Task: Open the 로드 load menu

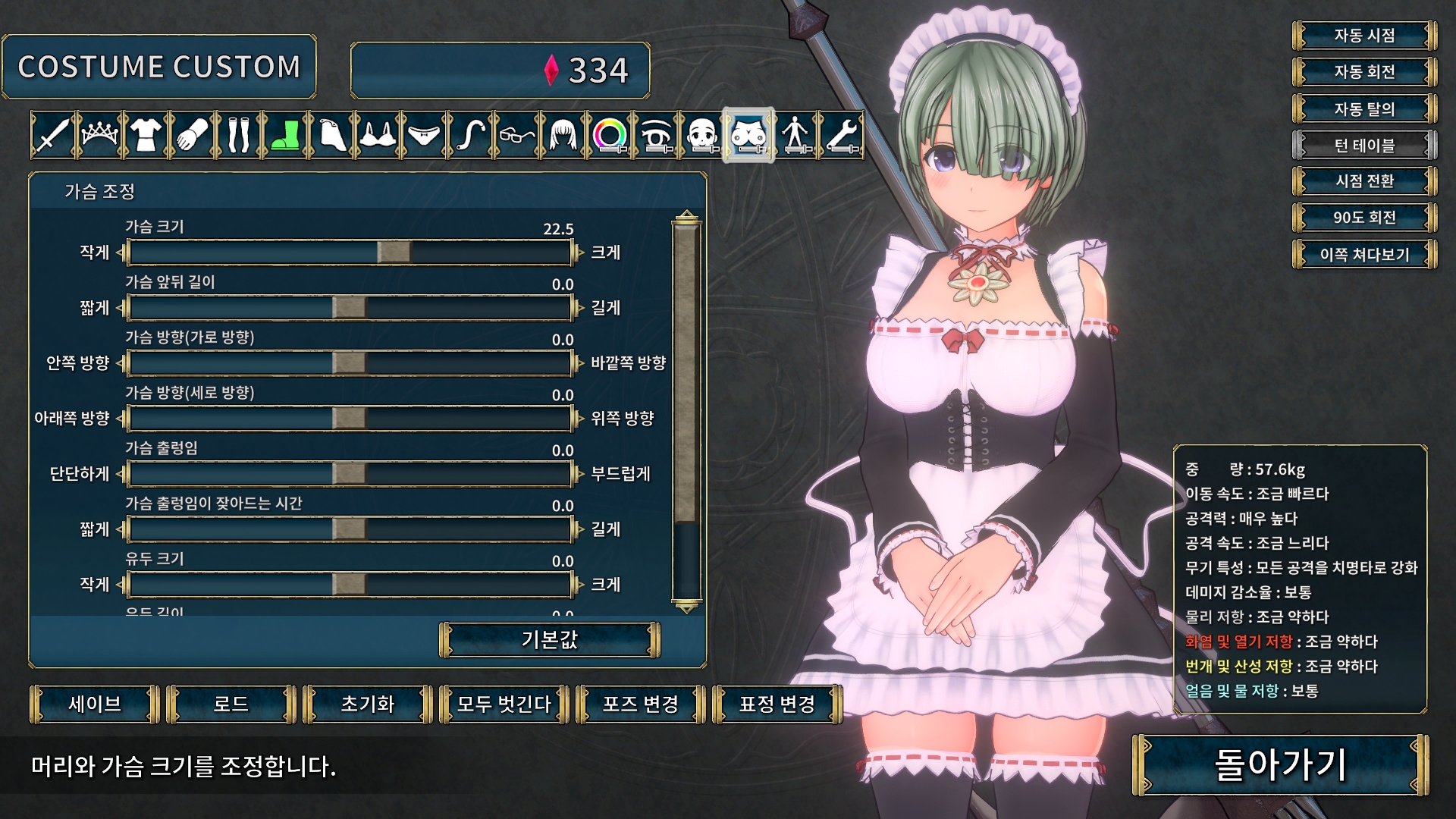Action: 231,704
